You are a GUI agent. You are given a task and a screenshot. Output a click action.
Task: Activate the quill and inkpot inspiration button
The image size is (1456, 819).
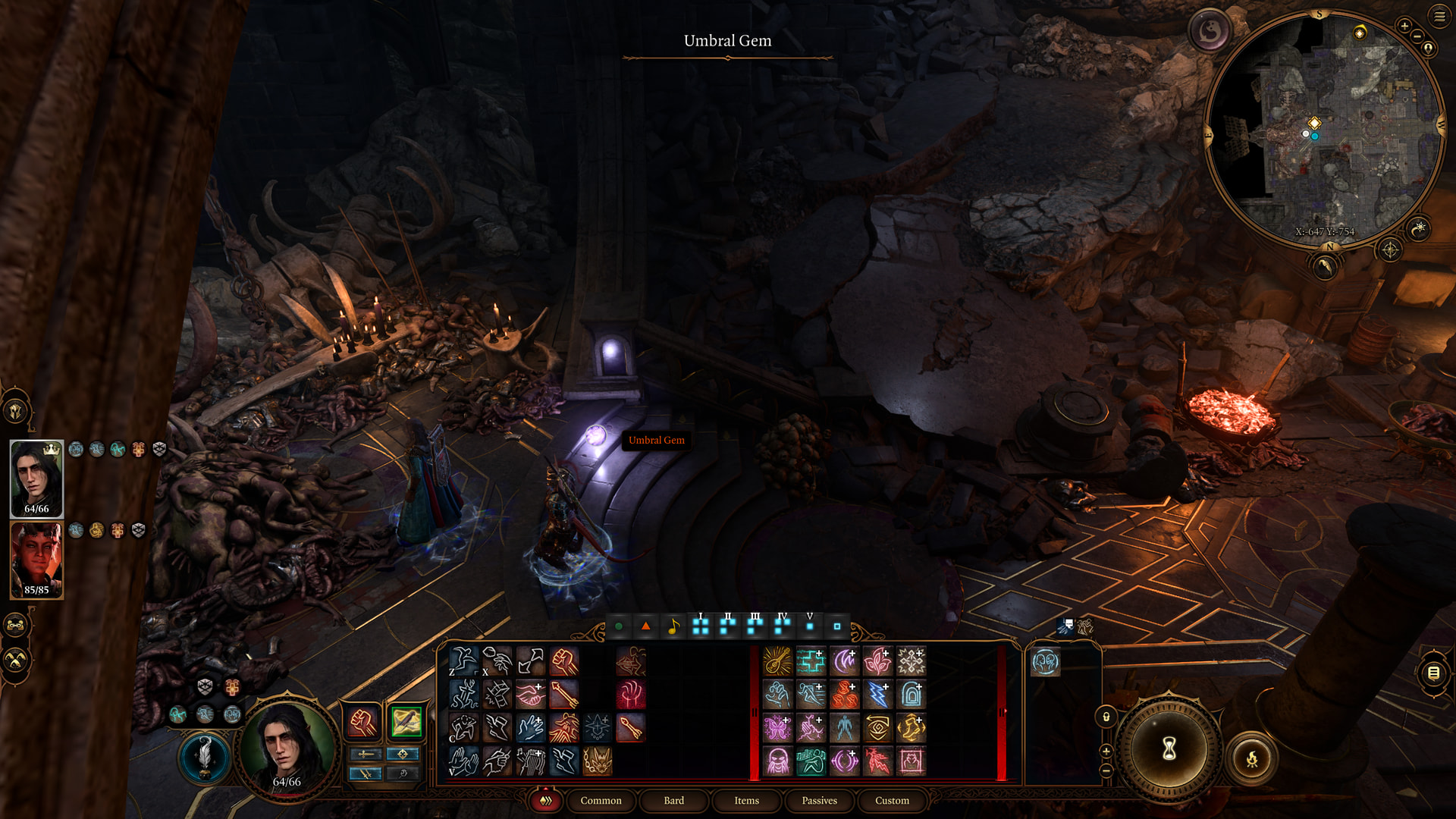[205, 757]
